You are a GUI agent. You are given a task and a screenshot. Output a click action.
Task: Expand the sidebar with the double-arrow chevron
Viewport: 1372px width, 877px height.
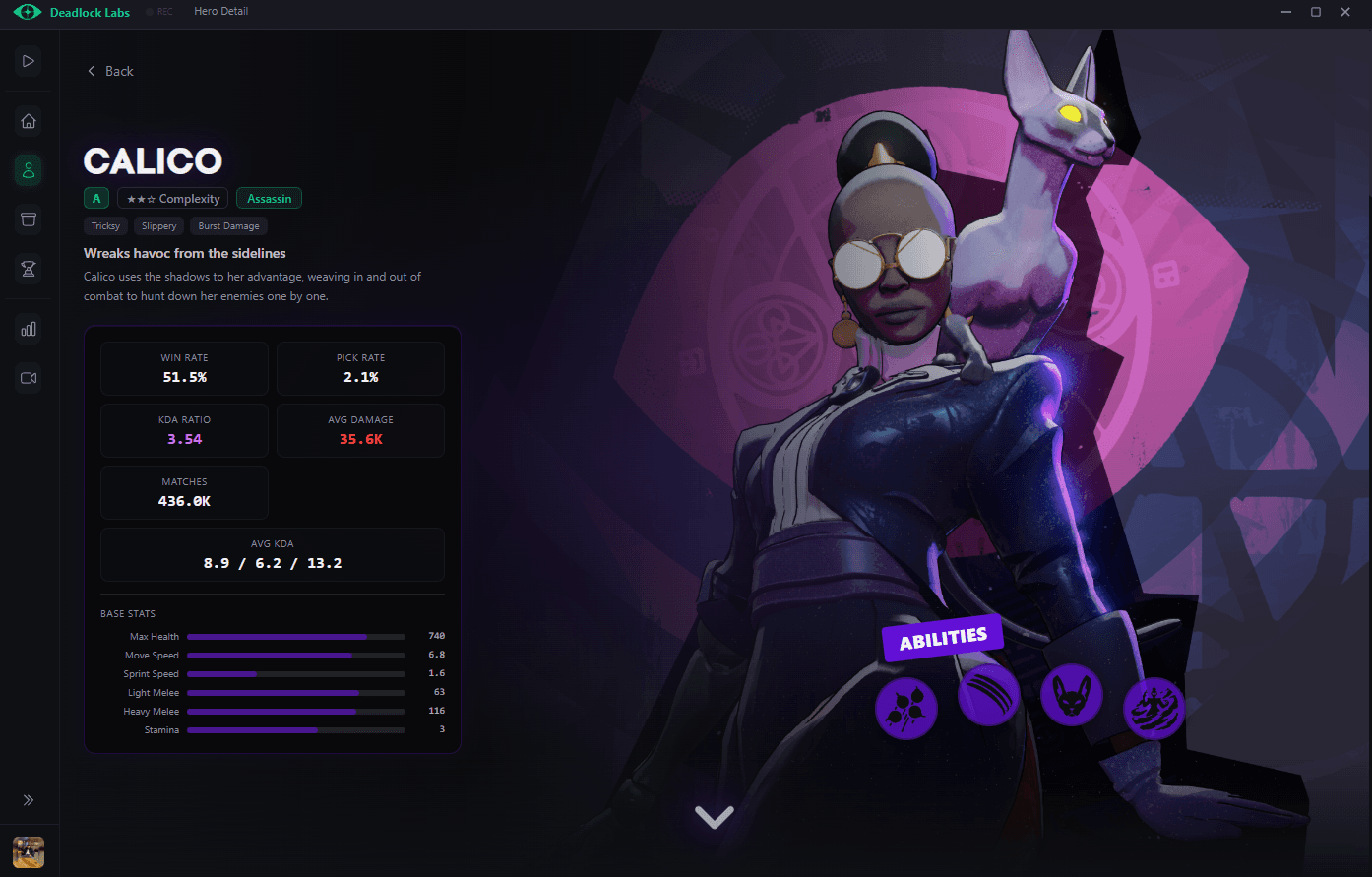pos(28,799)
